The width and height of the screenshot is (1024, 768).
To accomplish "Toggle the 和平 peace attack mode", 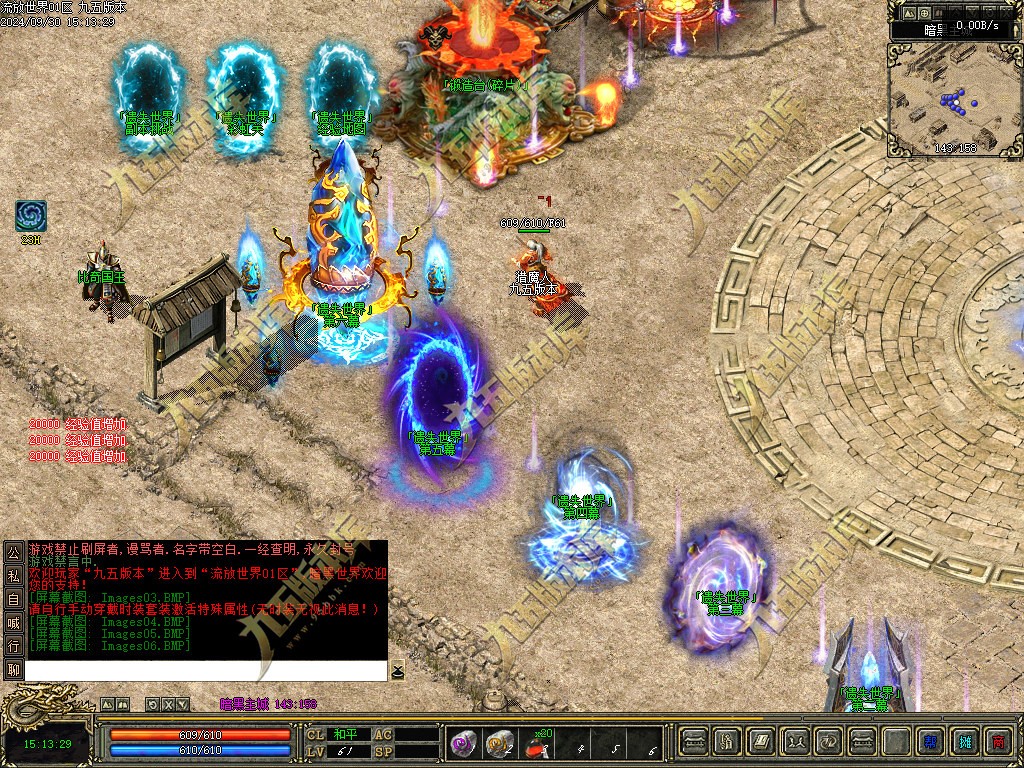I will pyautogui.click(x=345, y=734).
